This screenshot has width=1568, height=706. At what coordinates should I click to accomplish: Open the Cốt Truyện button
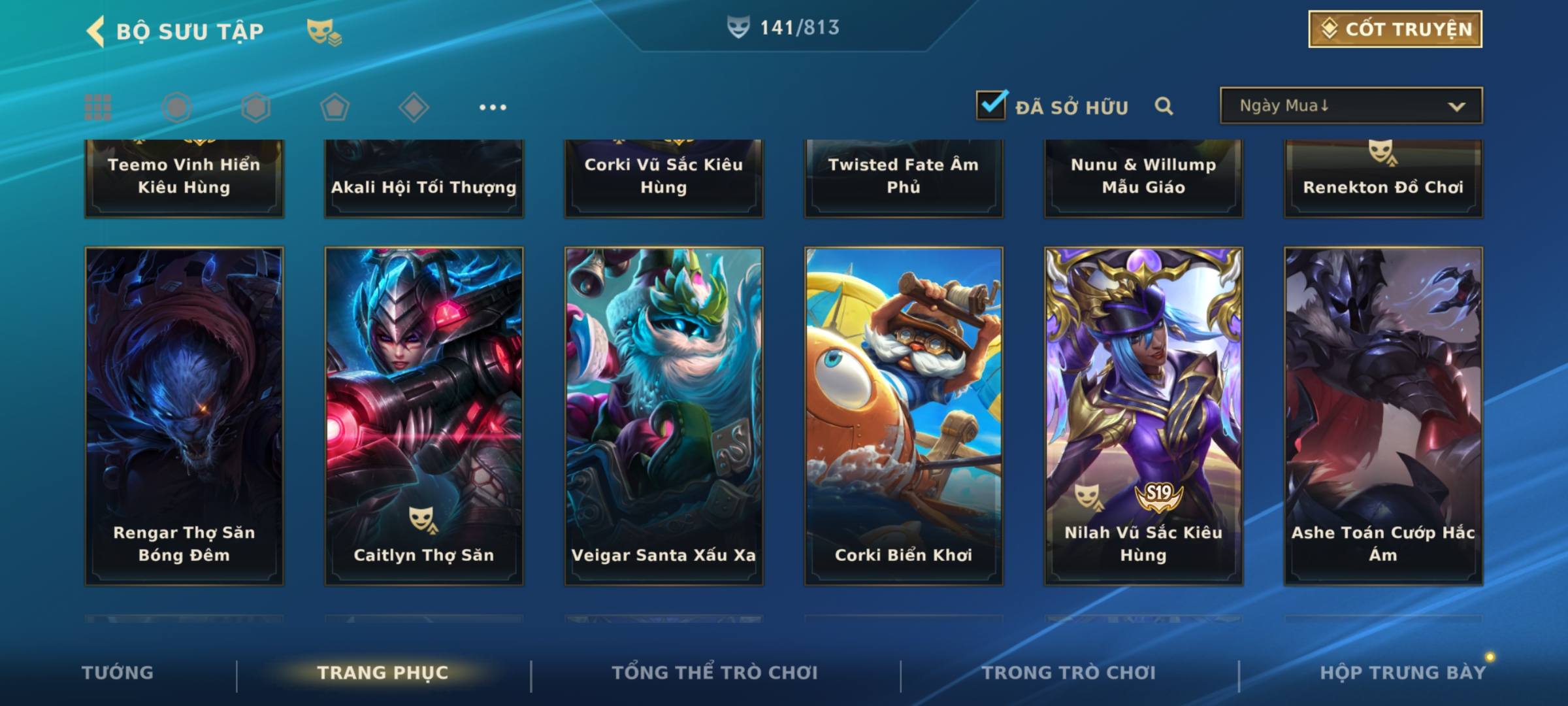[1395, 29]
